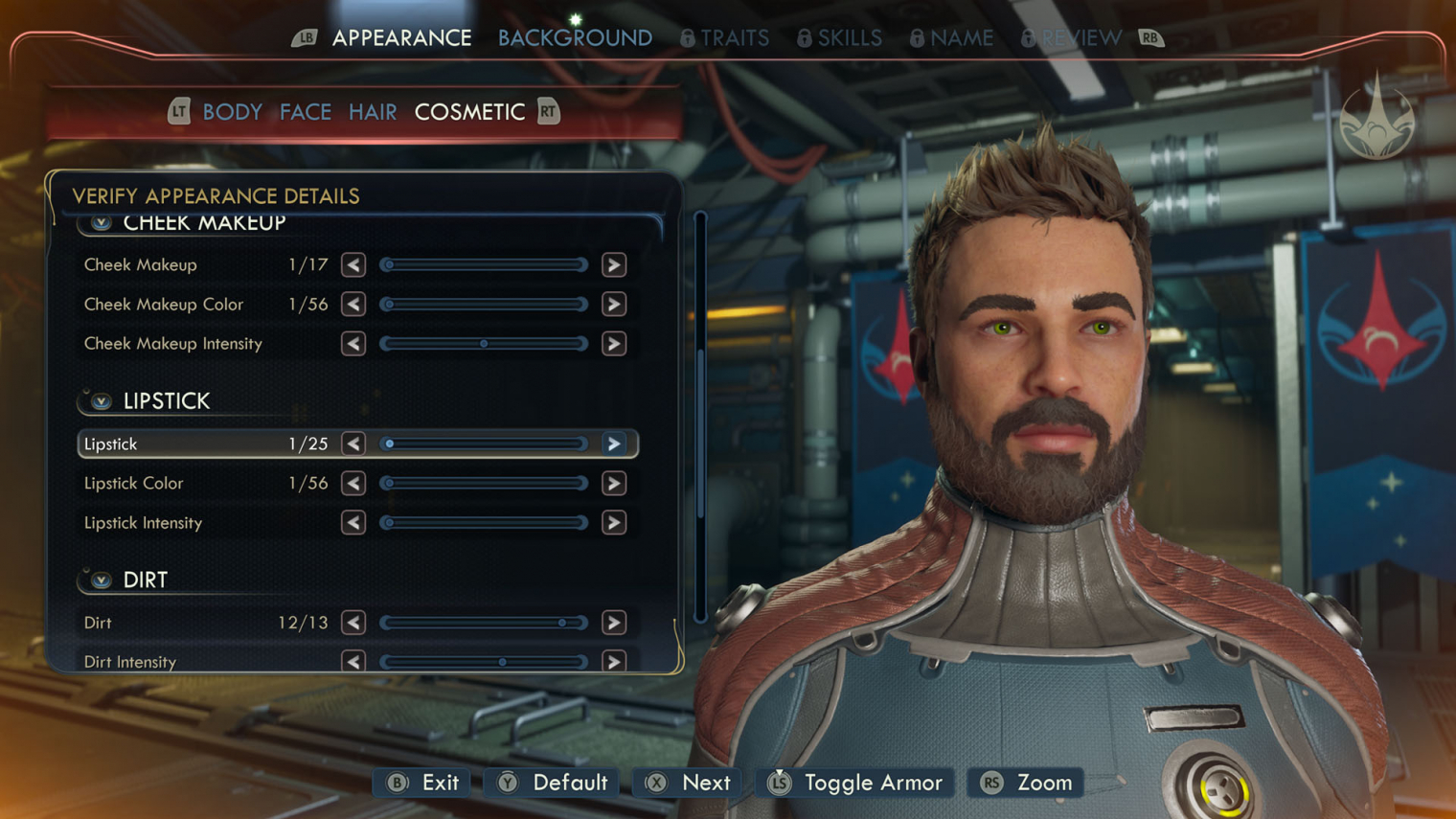Screen dimensions: 1456x819
Task: Reset appearance with the Default button
Action: pos(553,783)
